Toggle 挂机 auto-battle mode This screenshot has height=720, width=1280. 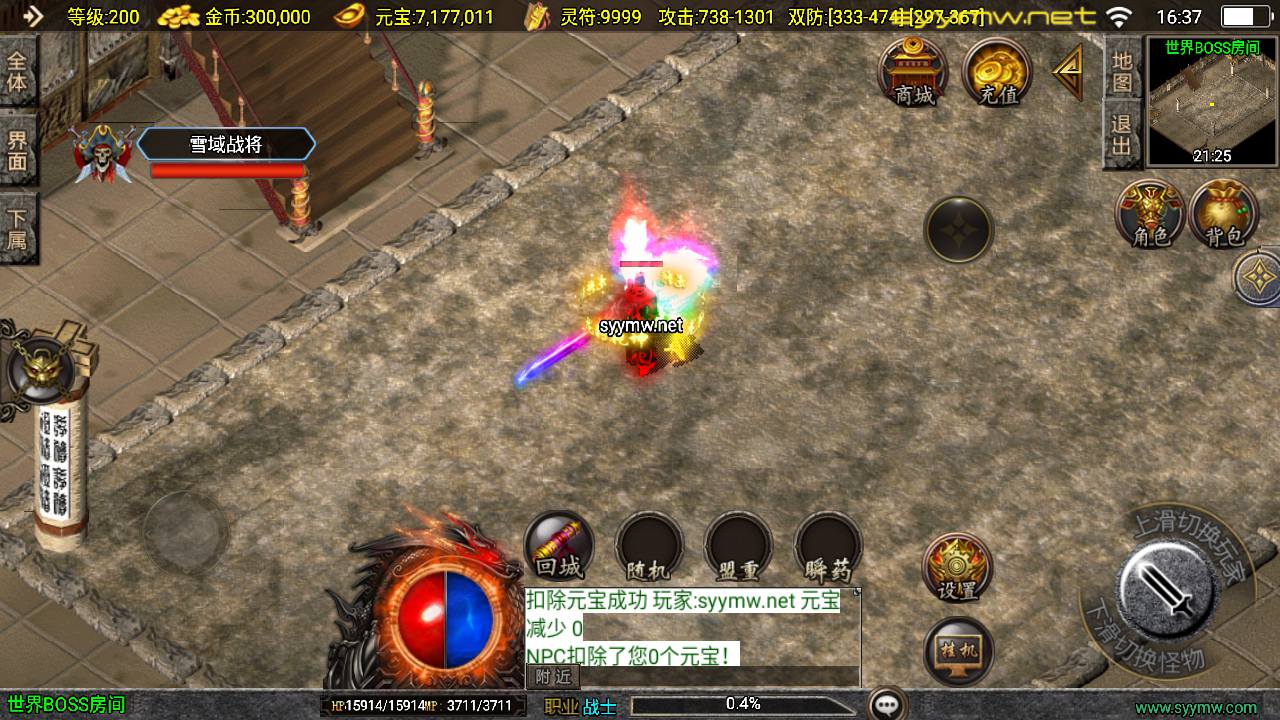tap(957, 652)
